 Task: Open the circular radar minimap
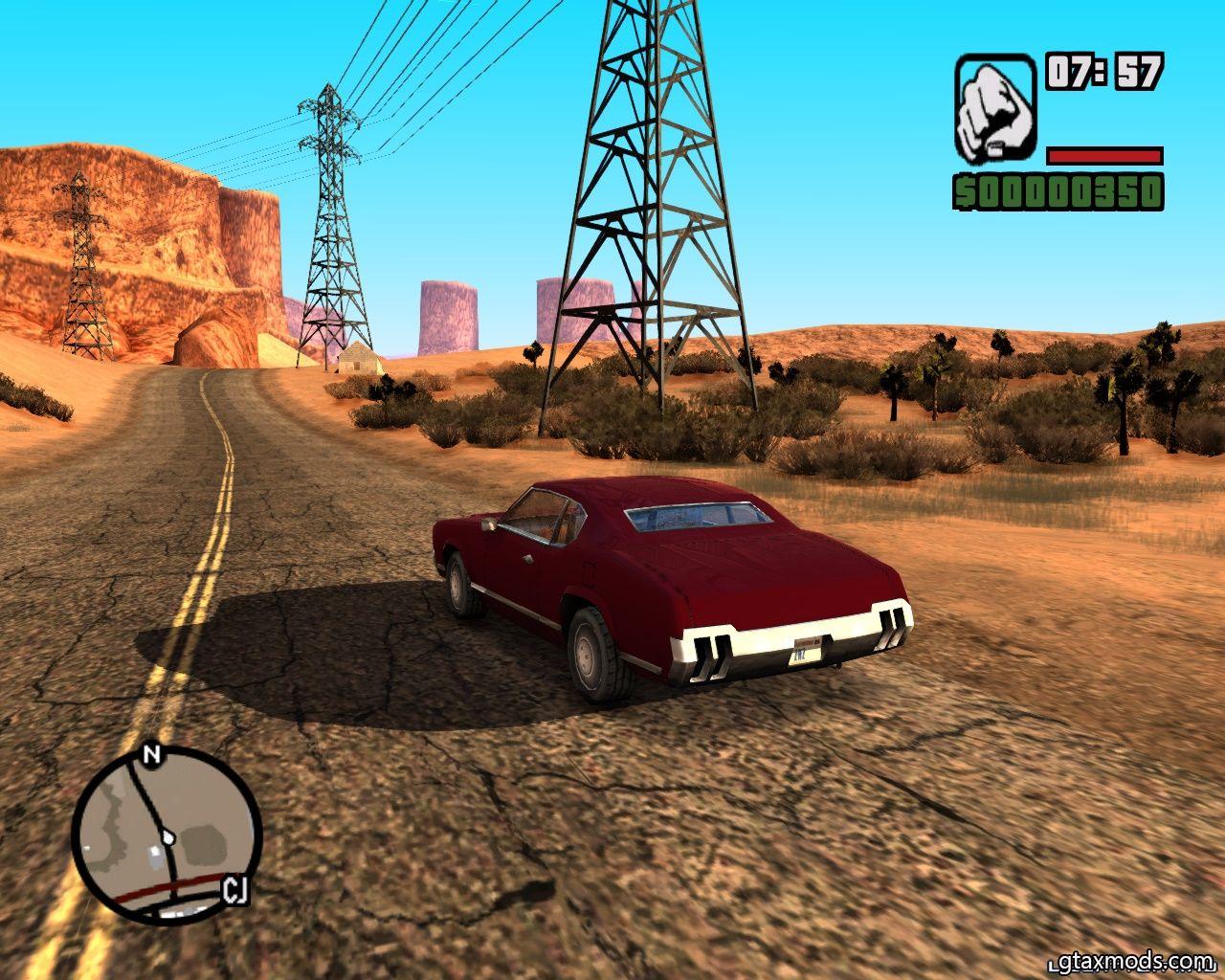pos(167,835)
